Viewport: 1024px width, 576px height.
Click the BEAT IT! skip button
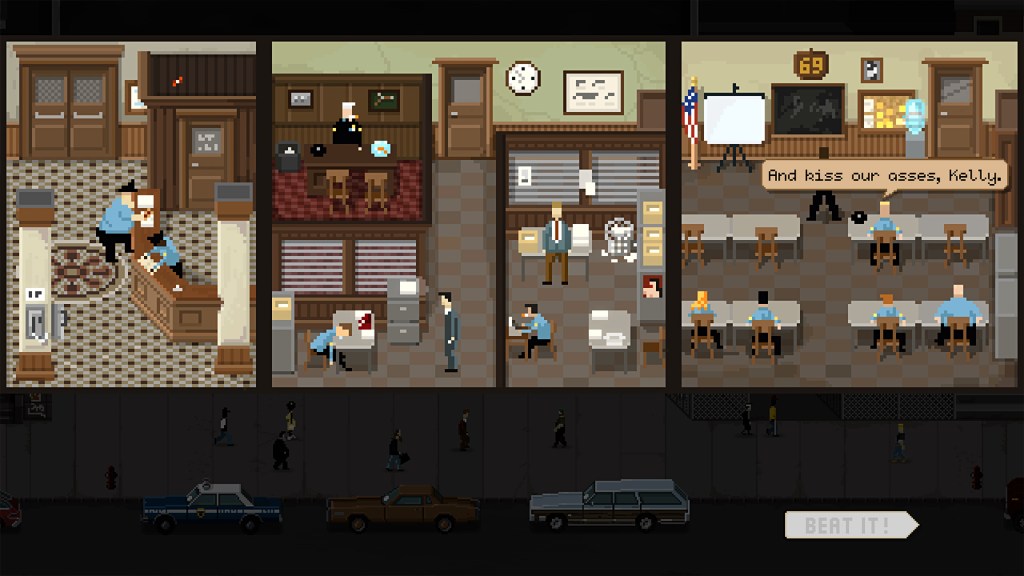coord(849,525)
